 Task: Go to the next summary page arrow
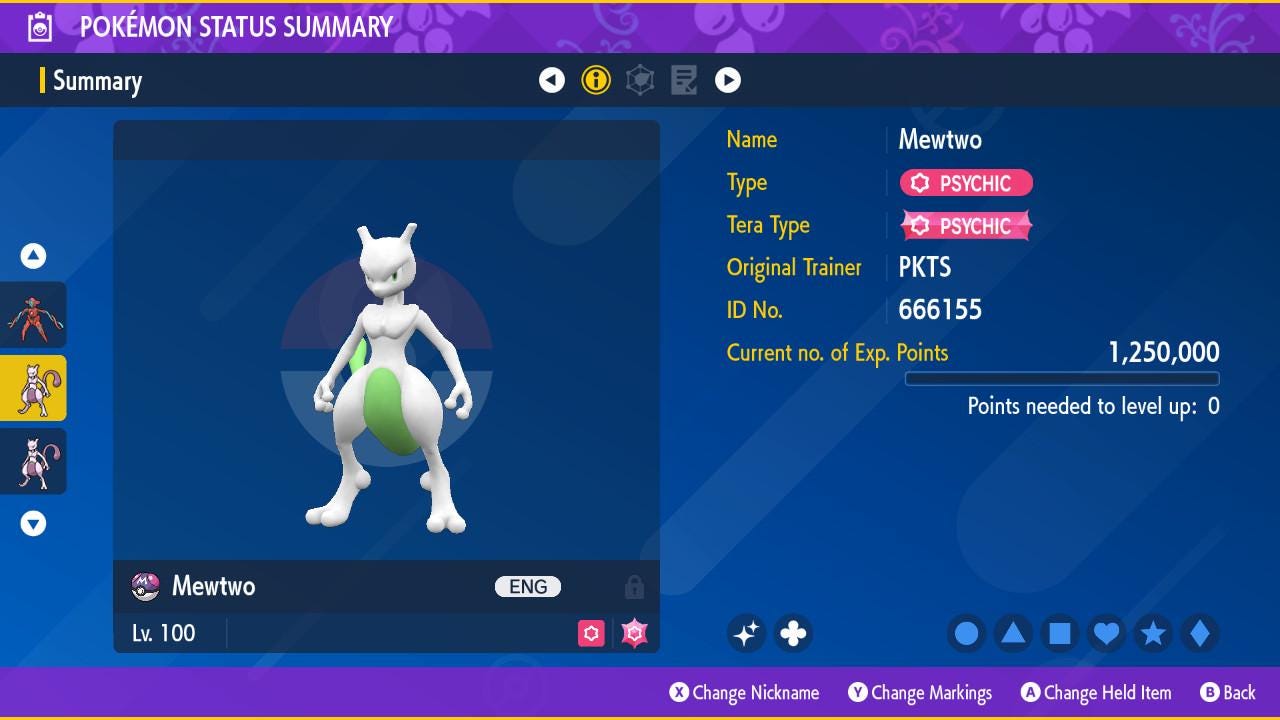[x=728, y=80]
